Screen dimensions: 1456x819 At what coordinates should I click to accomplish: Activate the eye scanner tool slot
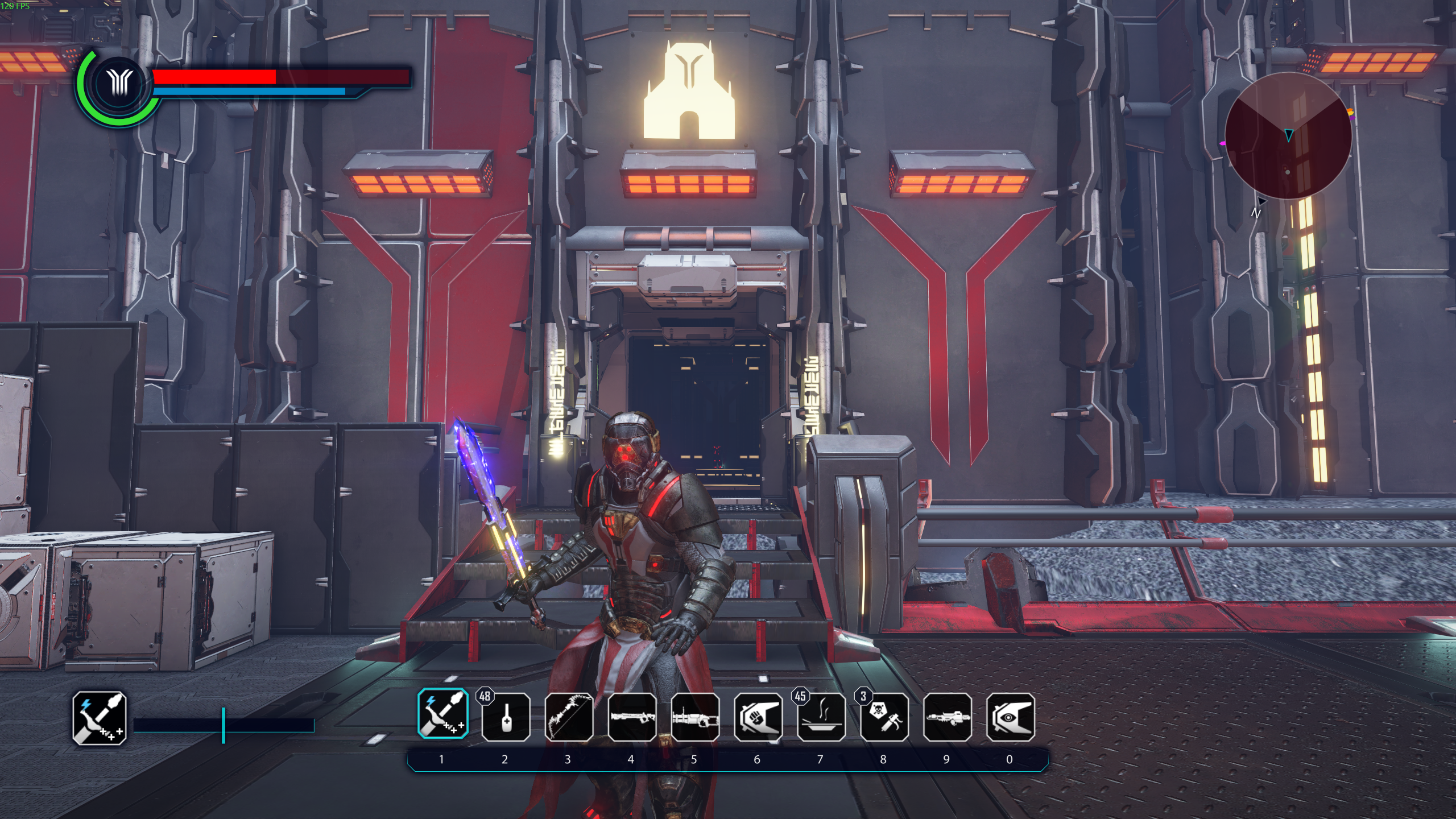[1011, 717]
